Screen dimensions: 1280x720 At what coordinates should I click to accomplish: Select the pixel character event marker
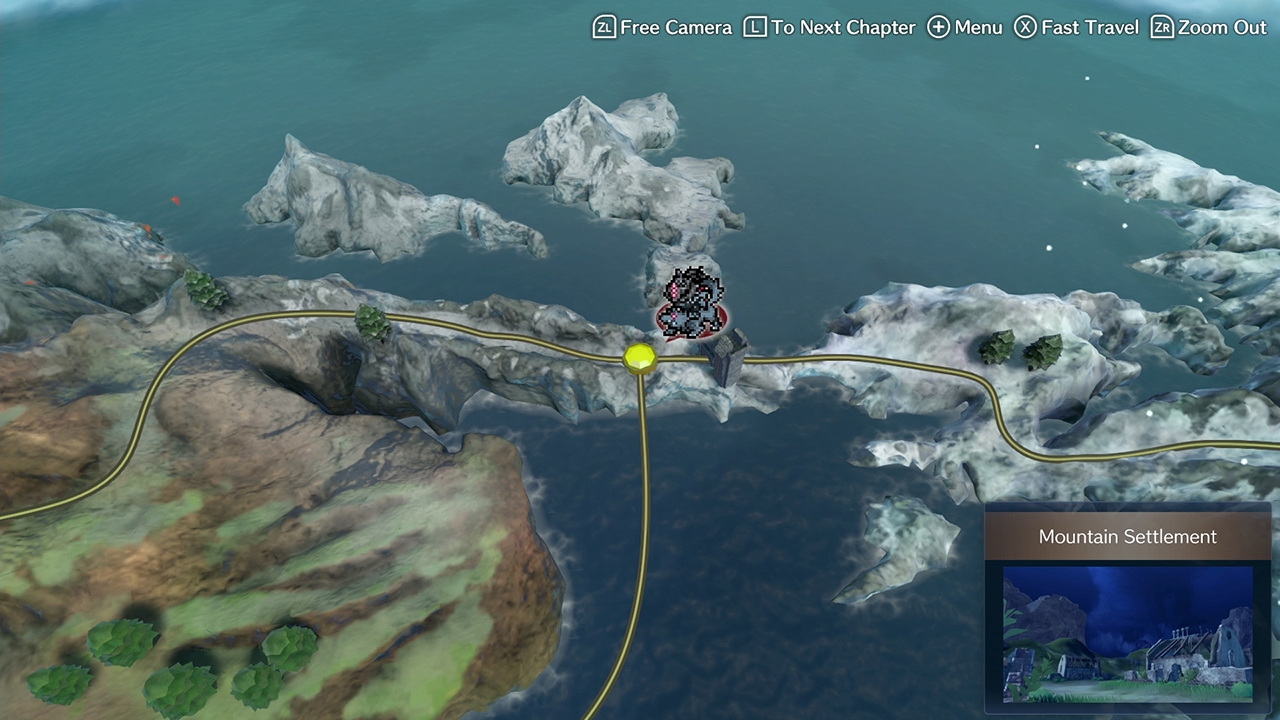click(690, 303)
